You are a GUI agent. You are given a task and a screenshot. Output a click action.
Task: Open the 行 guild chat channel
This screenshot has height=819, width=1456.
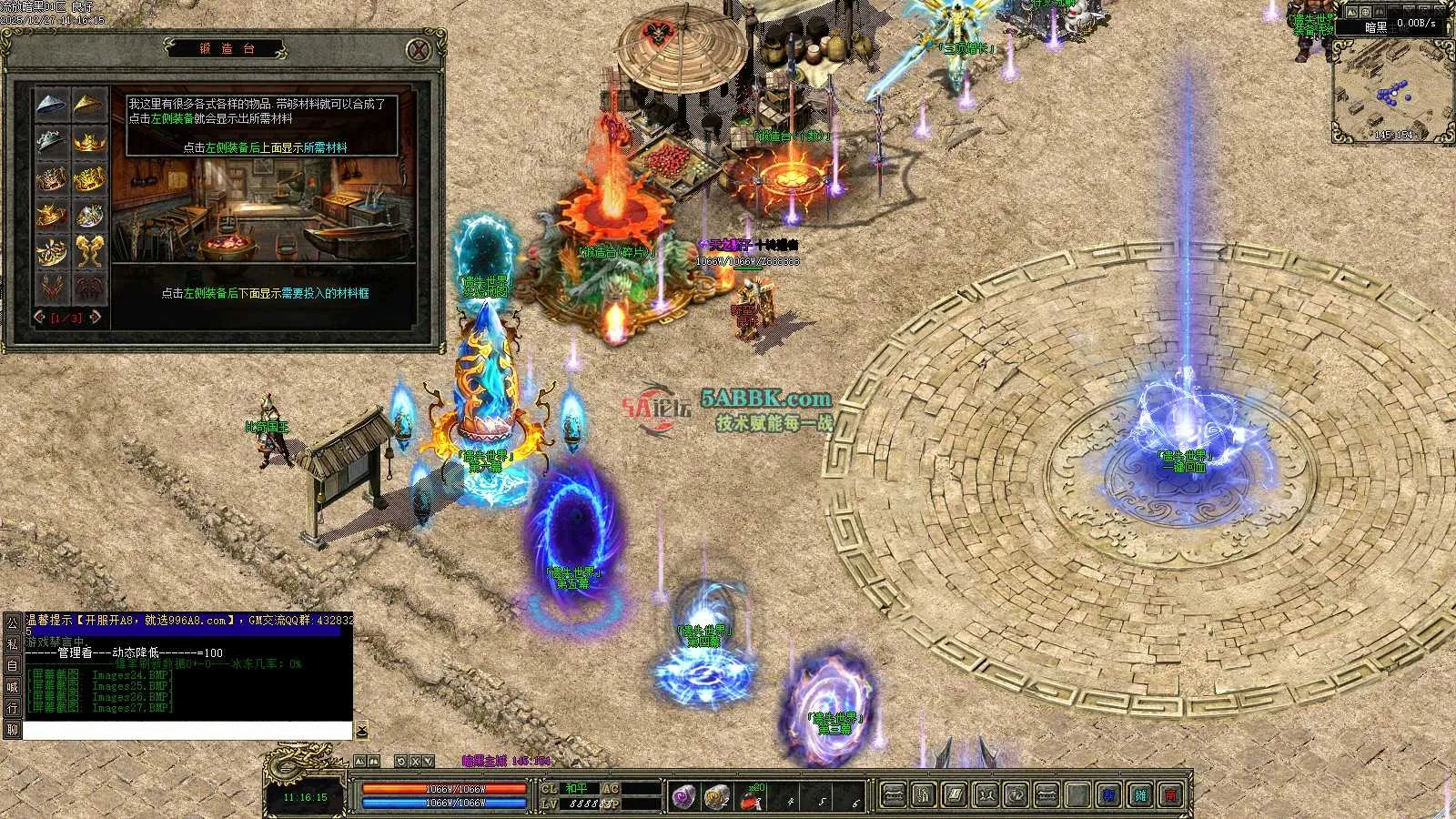pyautogui.click(x=12, y=707)
